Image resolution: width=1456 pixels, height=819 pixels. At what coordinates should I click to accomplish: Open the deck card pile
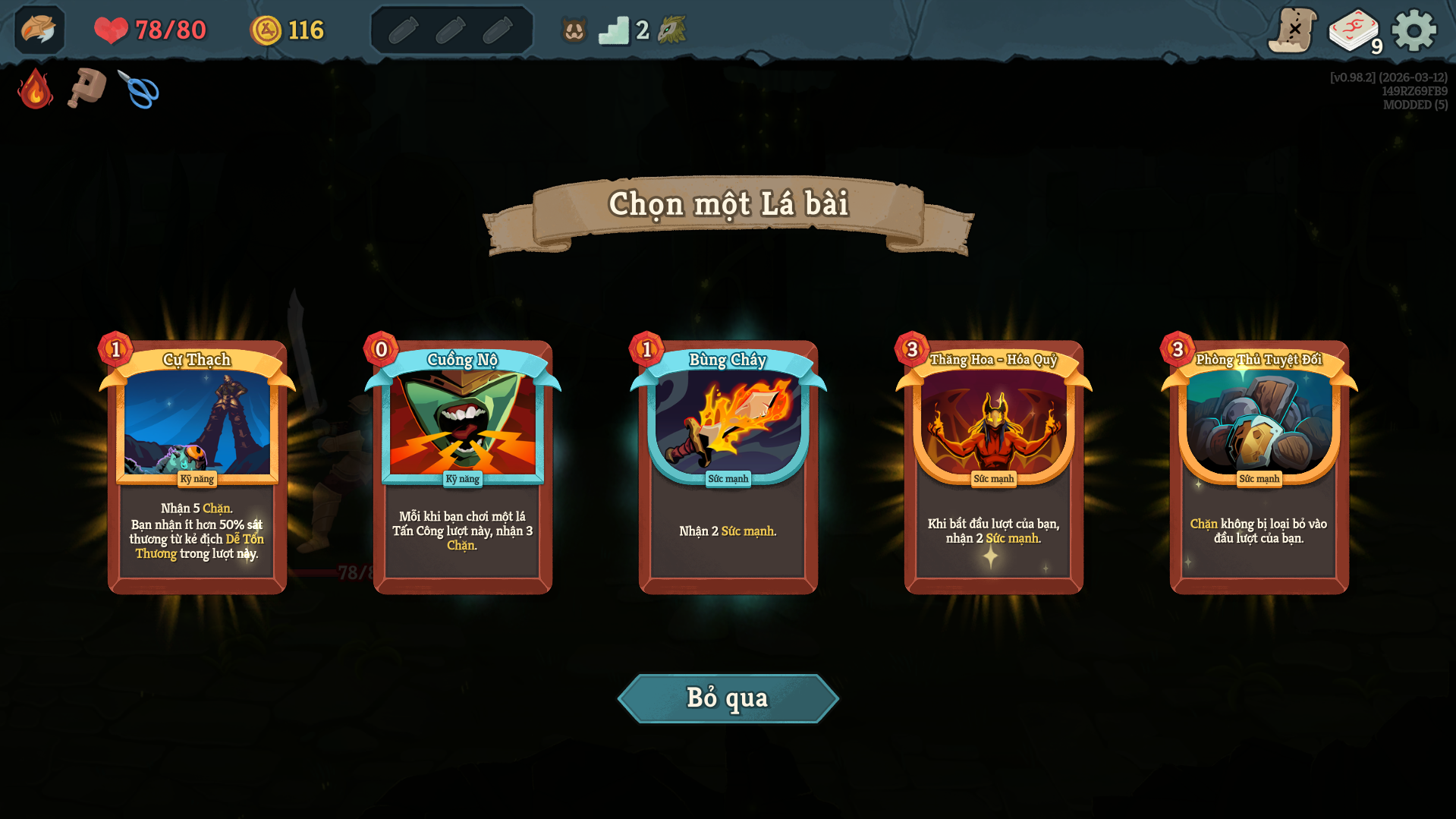tap(1354, 31)
